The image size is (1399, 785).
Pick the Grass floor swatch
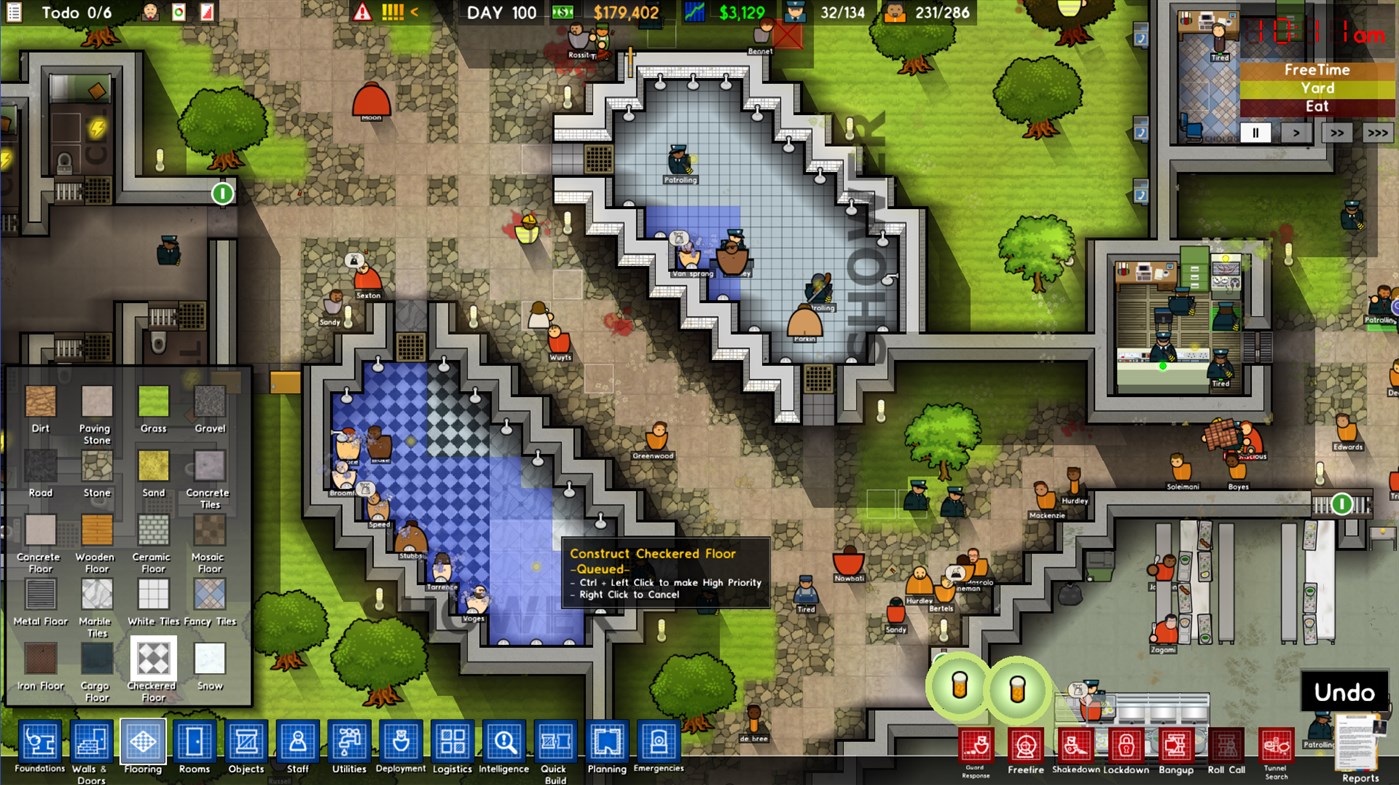(153, 400)
